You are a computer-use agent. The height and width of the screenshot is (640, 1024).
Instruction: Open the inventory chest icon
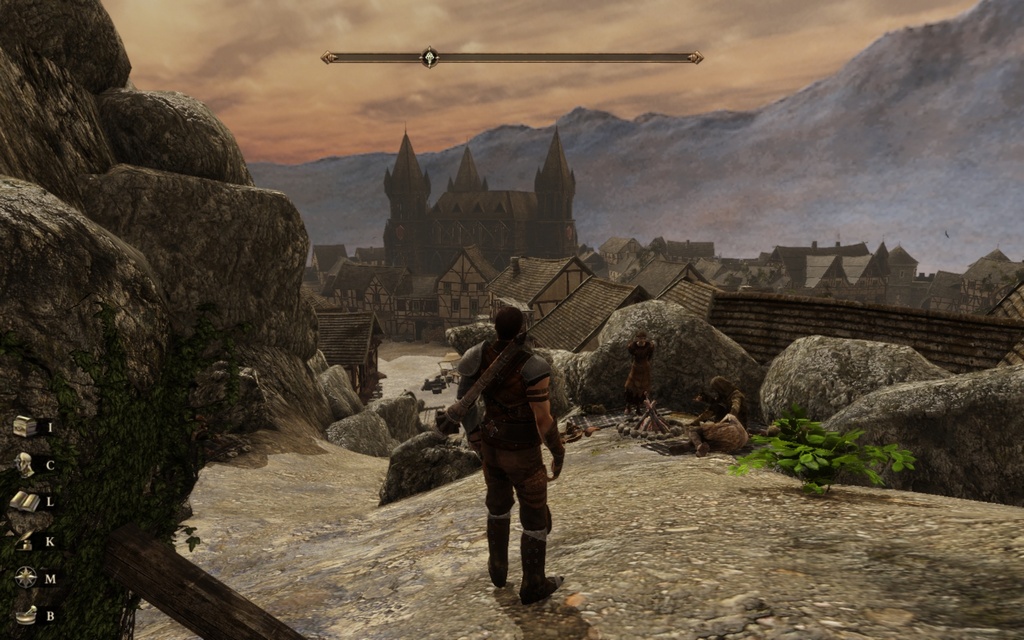pyautogui.click(x=24, y=427)
